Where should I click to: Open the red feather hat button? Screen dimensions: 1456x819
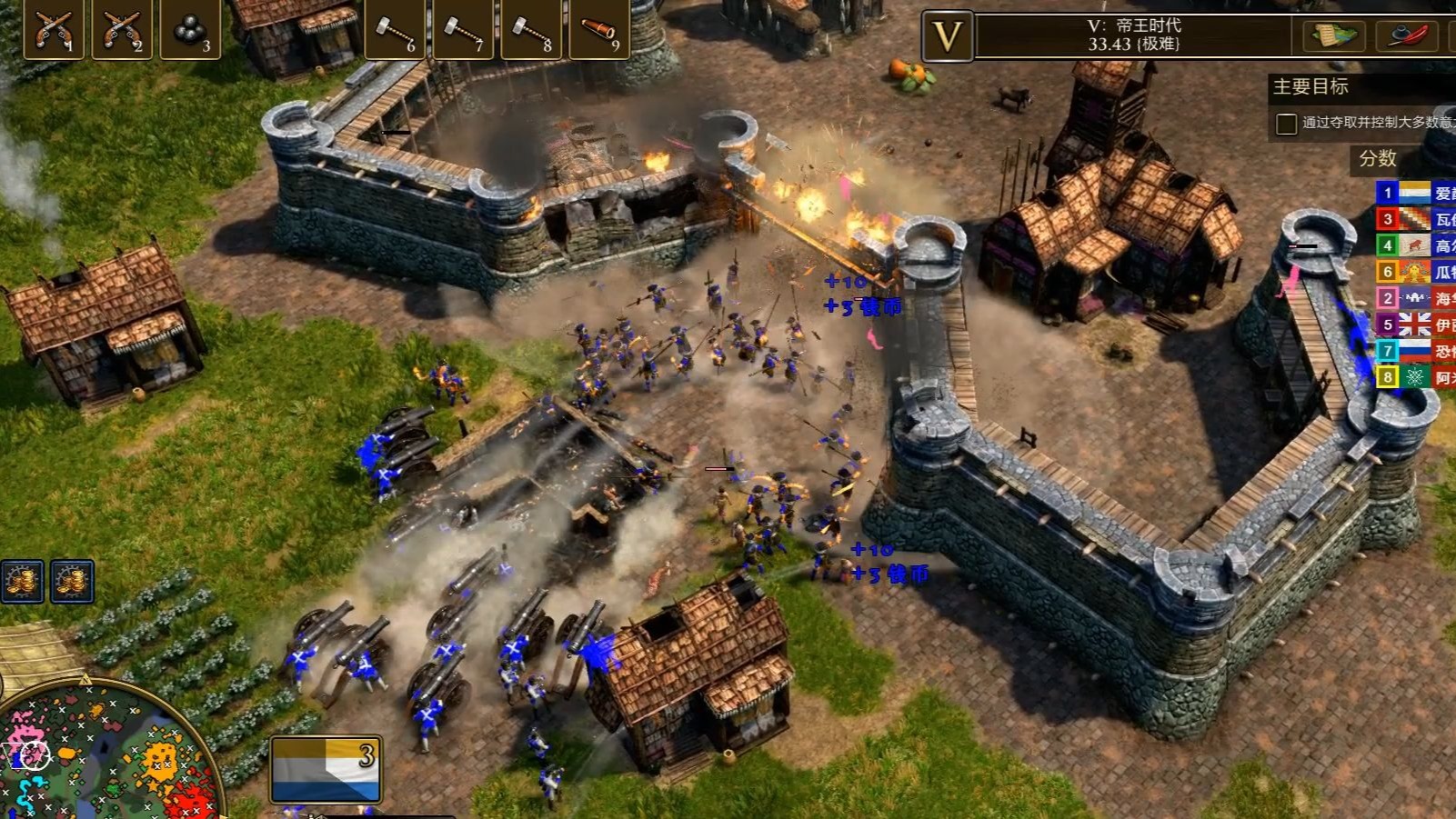[x=1406, y=36]
